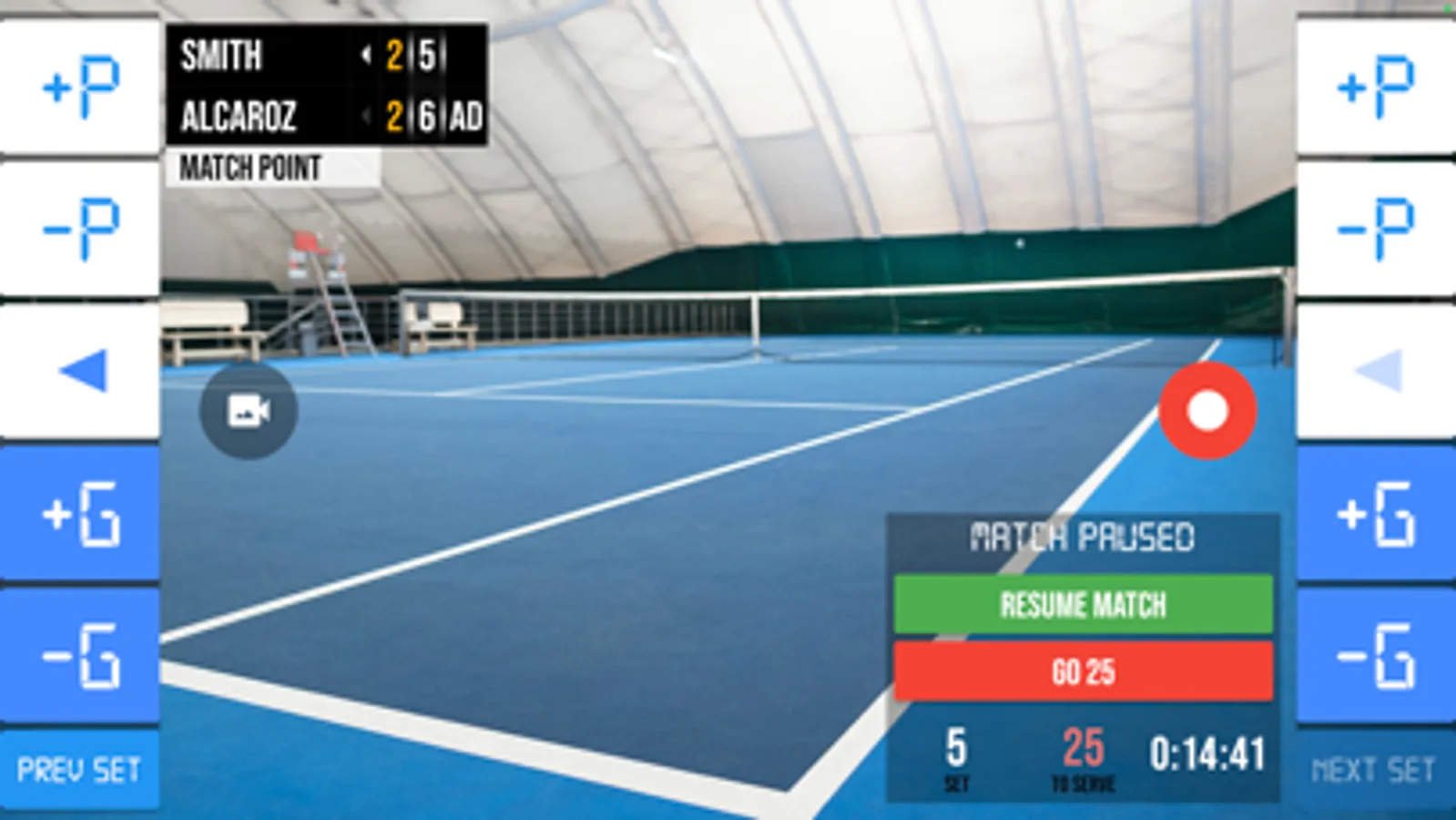Viewport: 1456px width, 820px height.
Task: Select the solid blue serve arrow
Action: 82,371
